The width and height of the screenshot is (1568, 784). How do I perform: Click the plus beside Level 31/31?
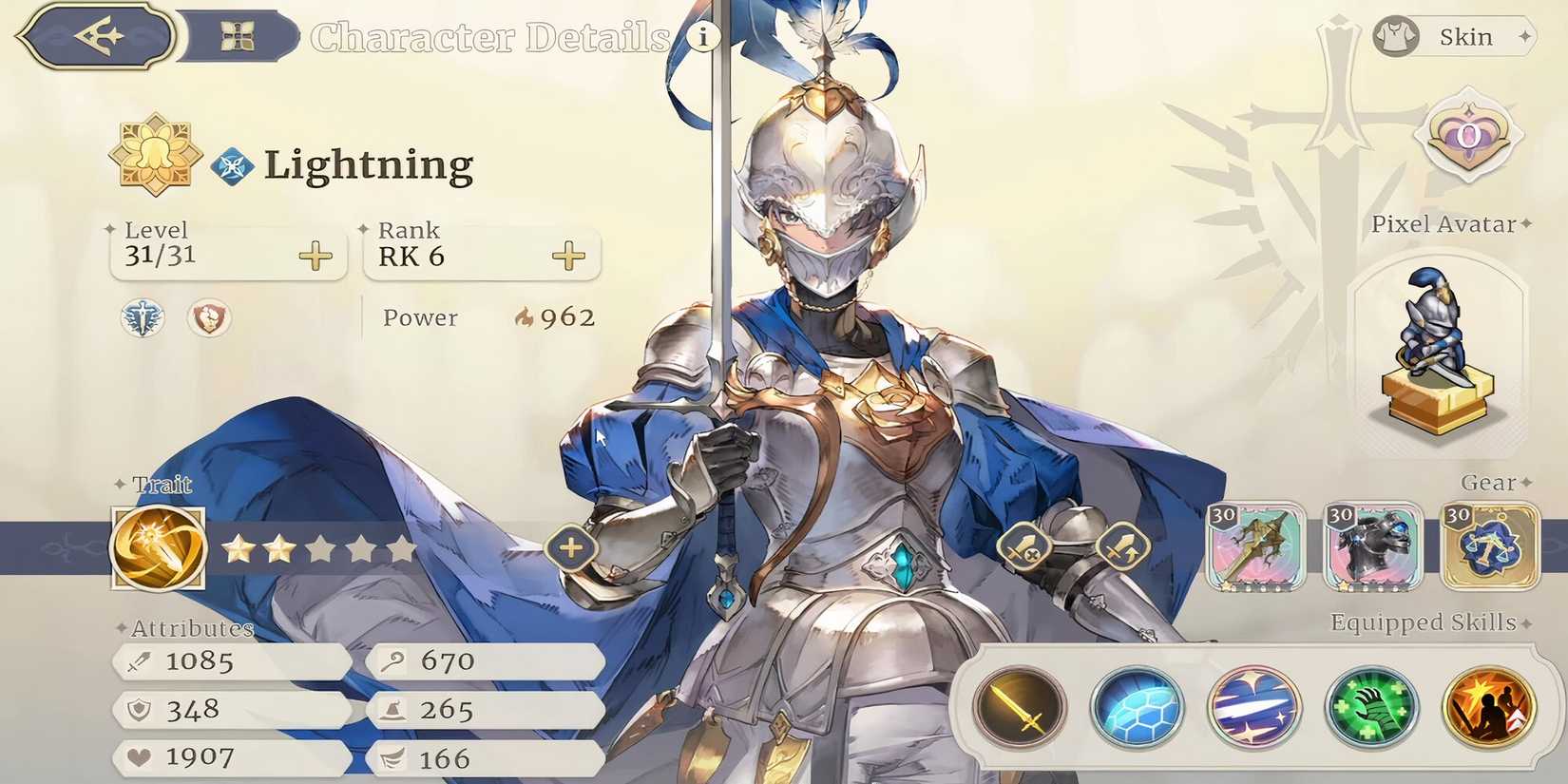tap(314, 255)
